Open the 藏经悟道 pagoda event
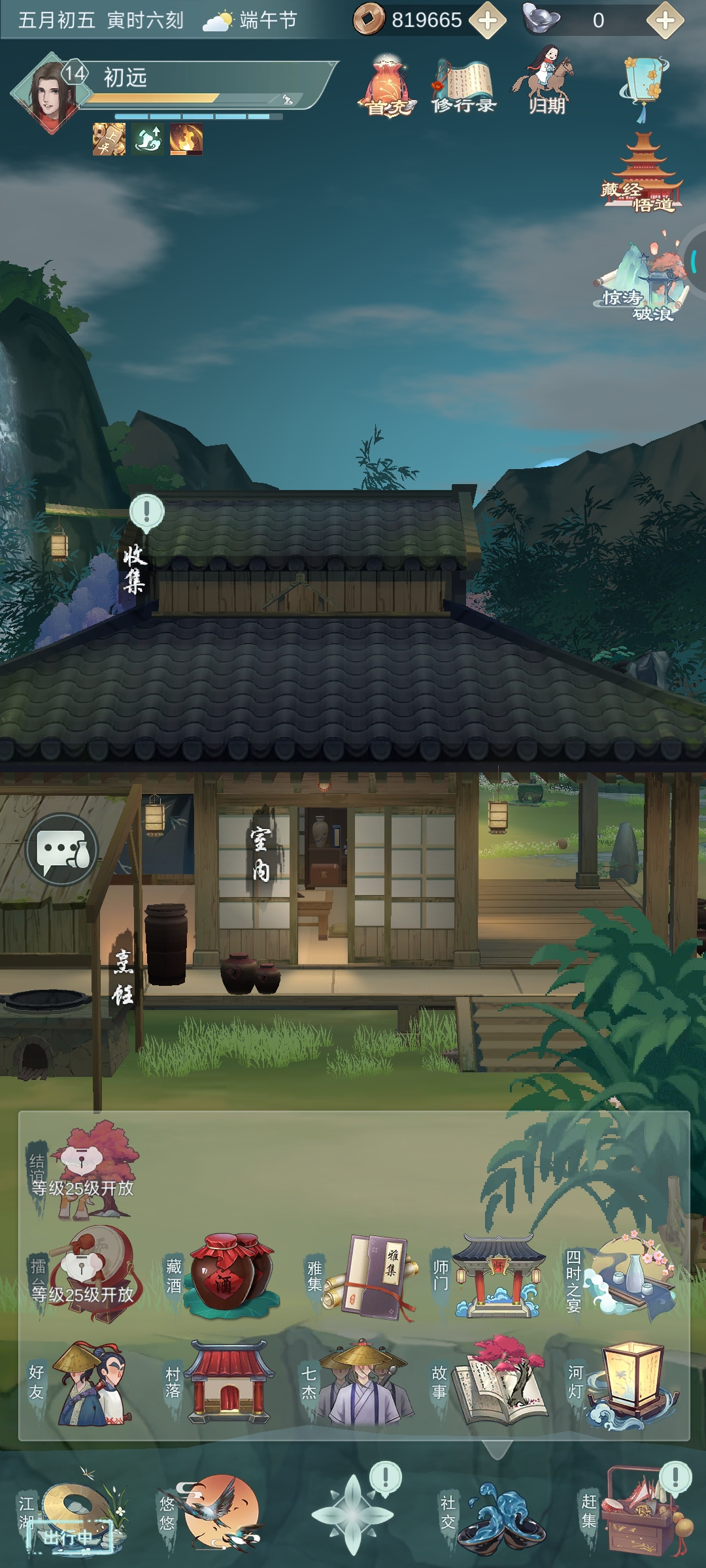The width and height of the screenshot is (706, 1568). tap(643, 174)
